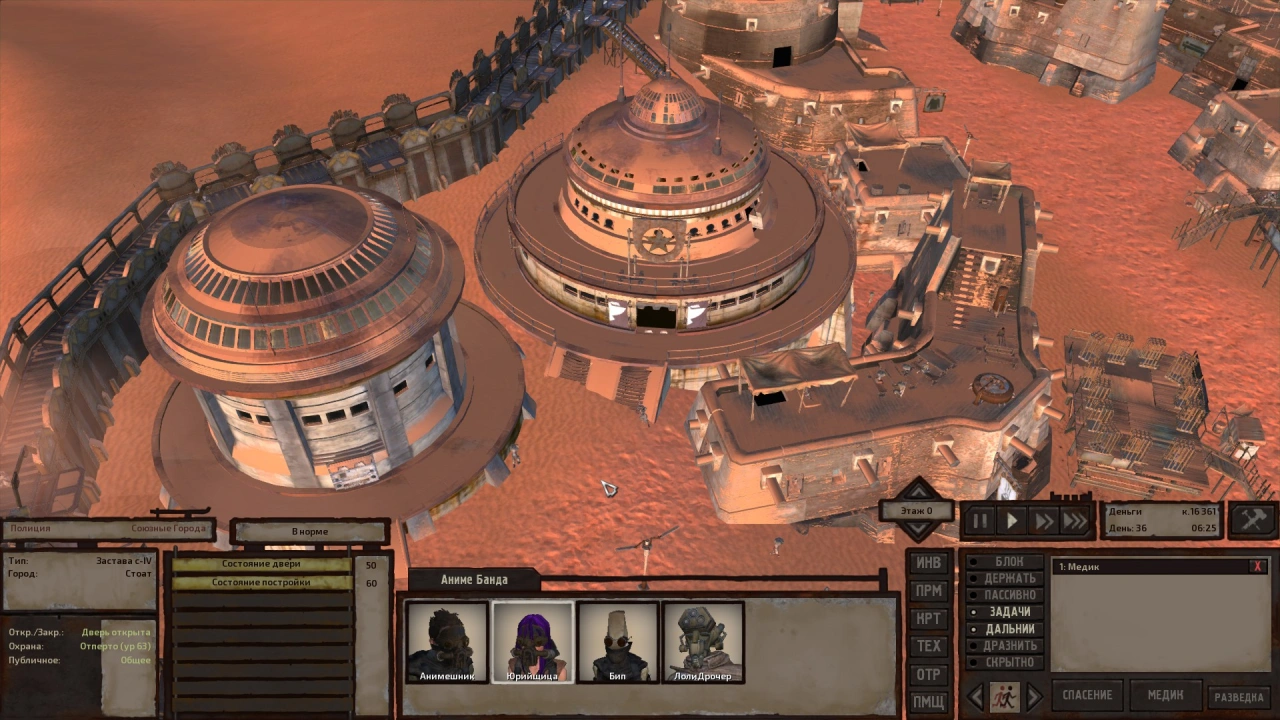Open the КРТ map button
The width and height of the screenshot is (1280, 720).
(929, 619)
